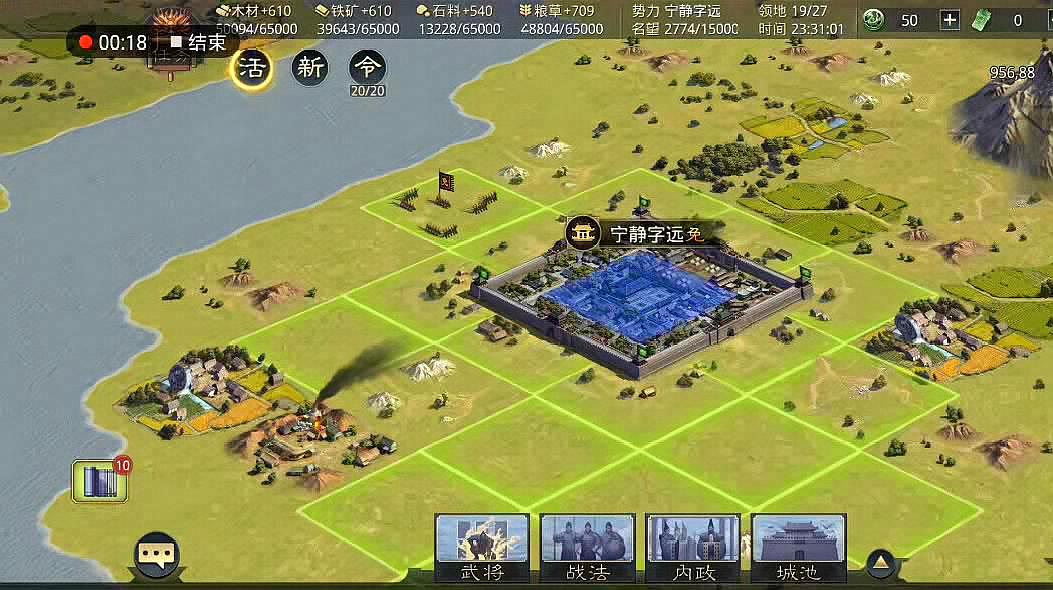This screenshot has width=1053, height=590.
Task: Open the 武将 generals menu
Action: (x=482, y=547)
